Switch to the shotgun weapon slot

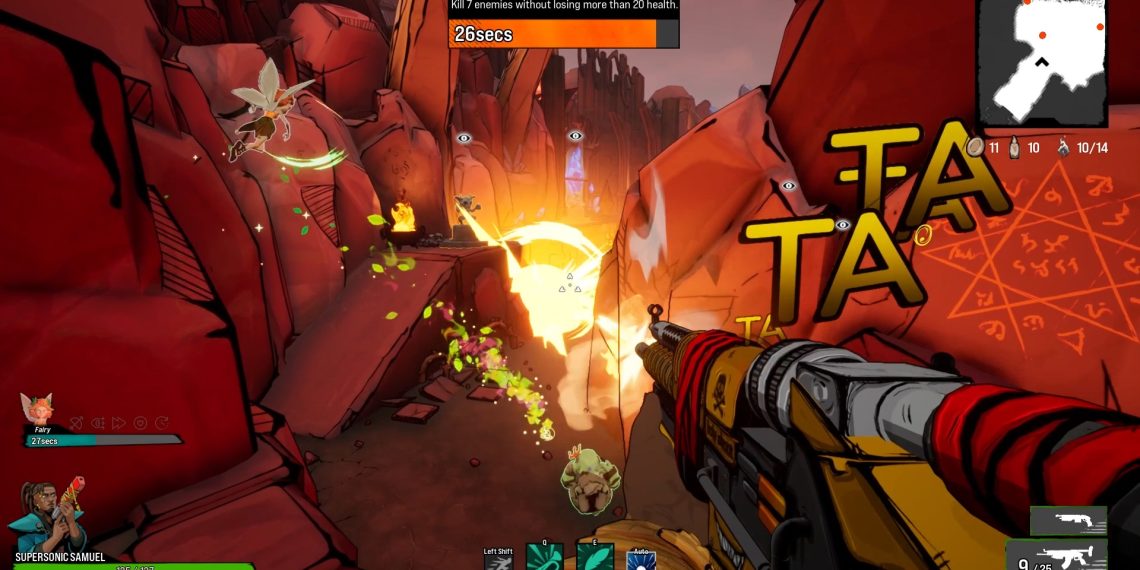pyautogui.click(x=1068, y=520)
